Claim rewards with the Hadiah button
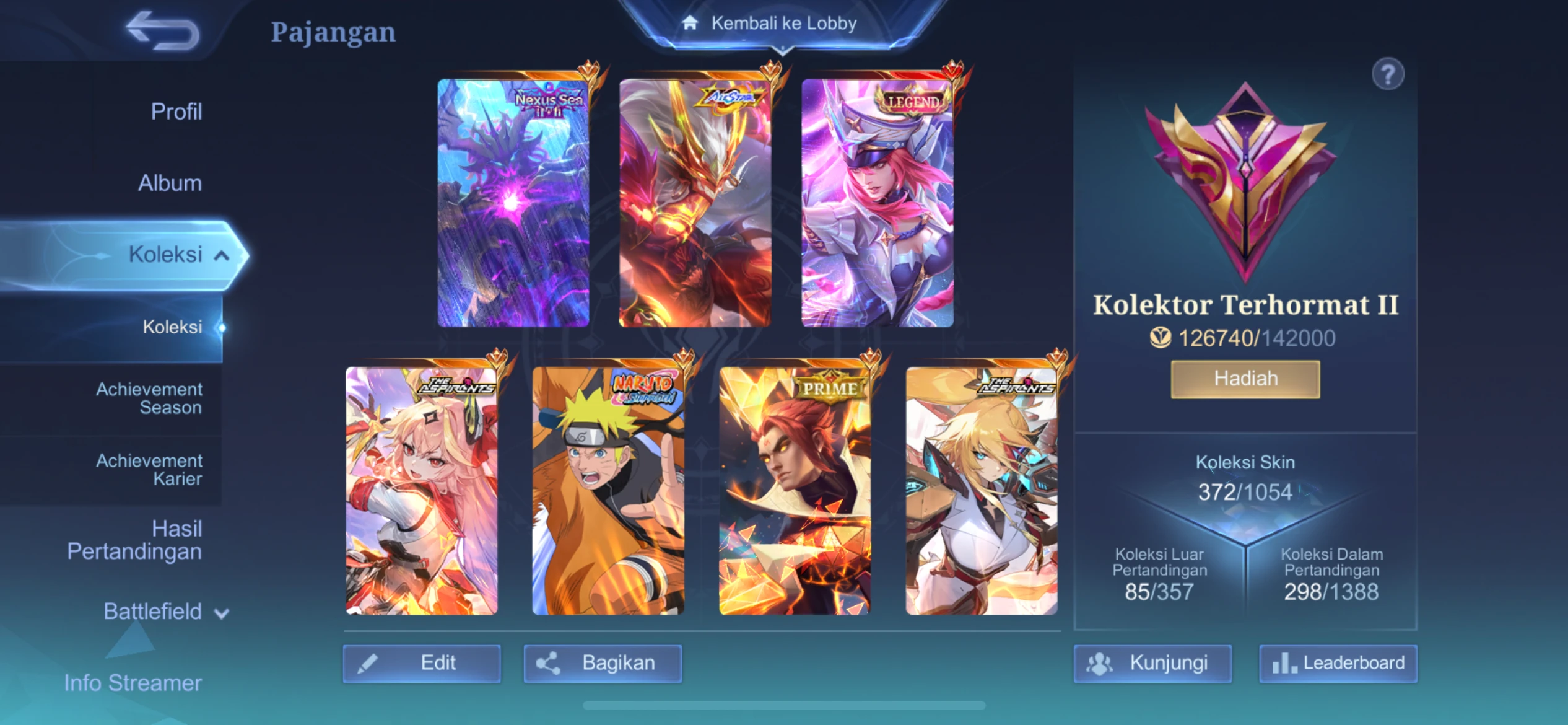Viewport: 1568px width, 725px height. (x=1245, y=379)
